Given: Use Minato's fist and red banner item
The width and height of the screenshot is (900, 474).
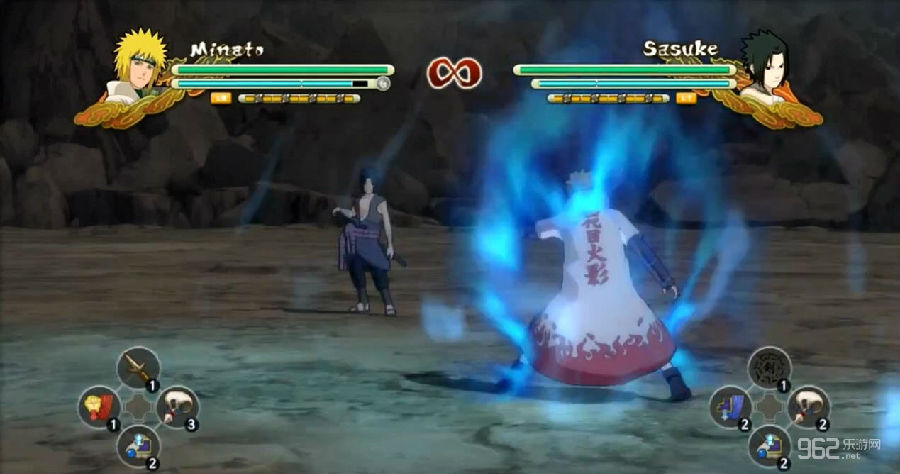Looking at the screenshot, I should 100,406.
